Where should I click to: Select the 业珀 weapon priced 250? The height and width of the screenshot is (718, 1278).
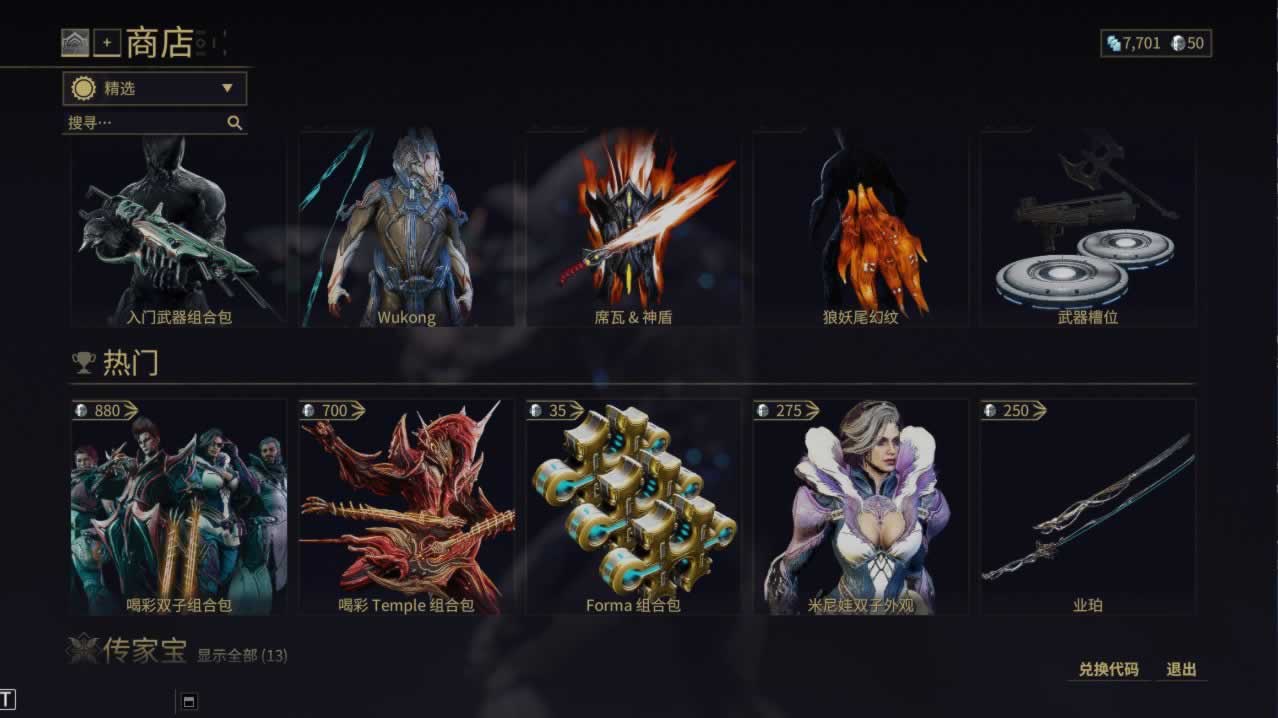click(x=1087, y=508)
